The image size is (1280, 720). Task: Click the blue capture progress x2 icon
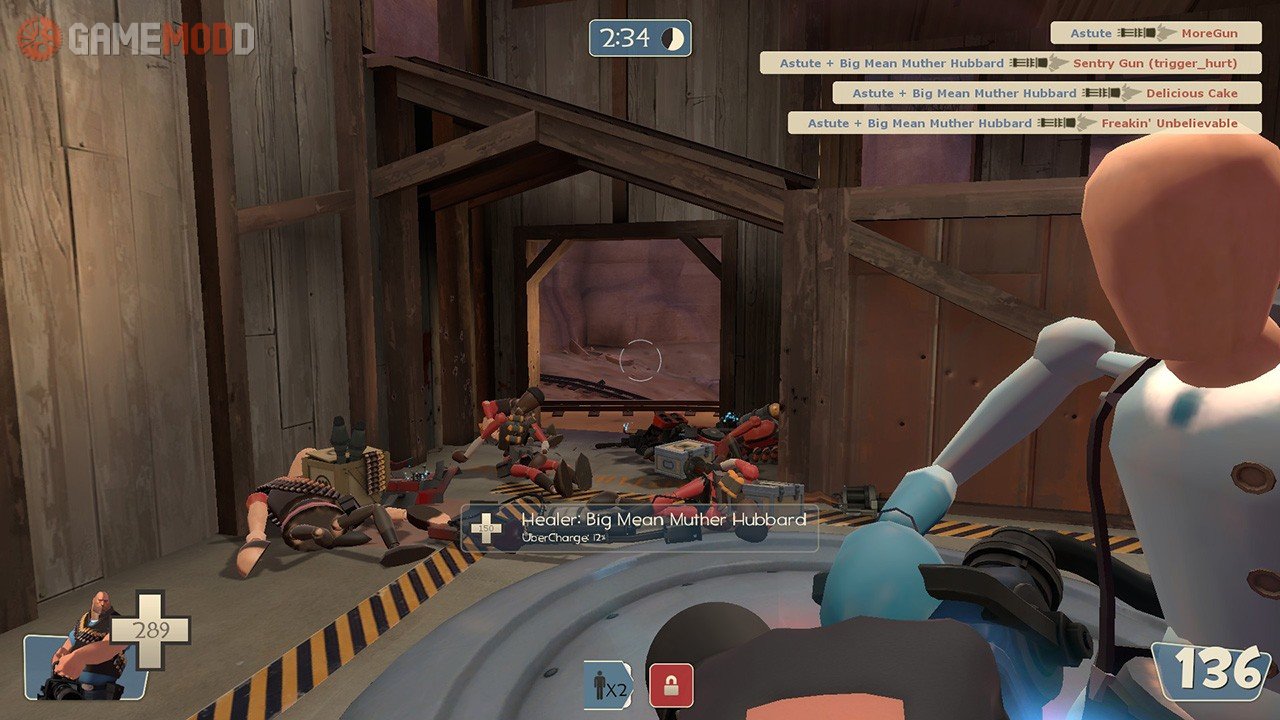point(608,686)
